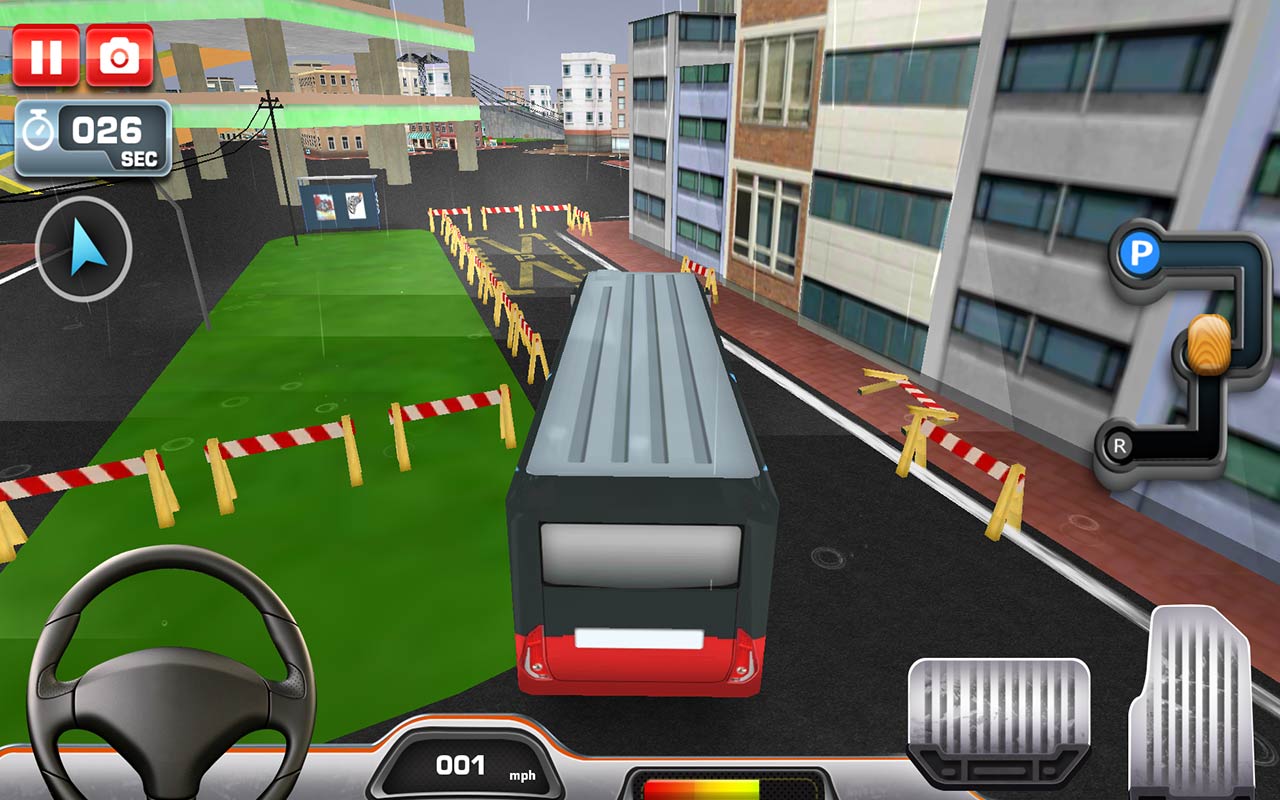Screen dimensions: 1280x800
Task: Select the gear shifter panel
Action: [x=1190, y=350]
